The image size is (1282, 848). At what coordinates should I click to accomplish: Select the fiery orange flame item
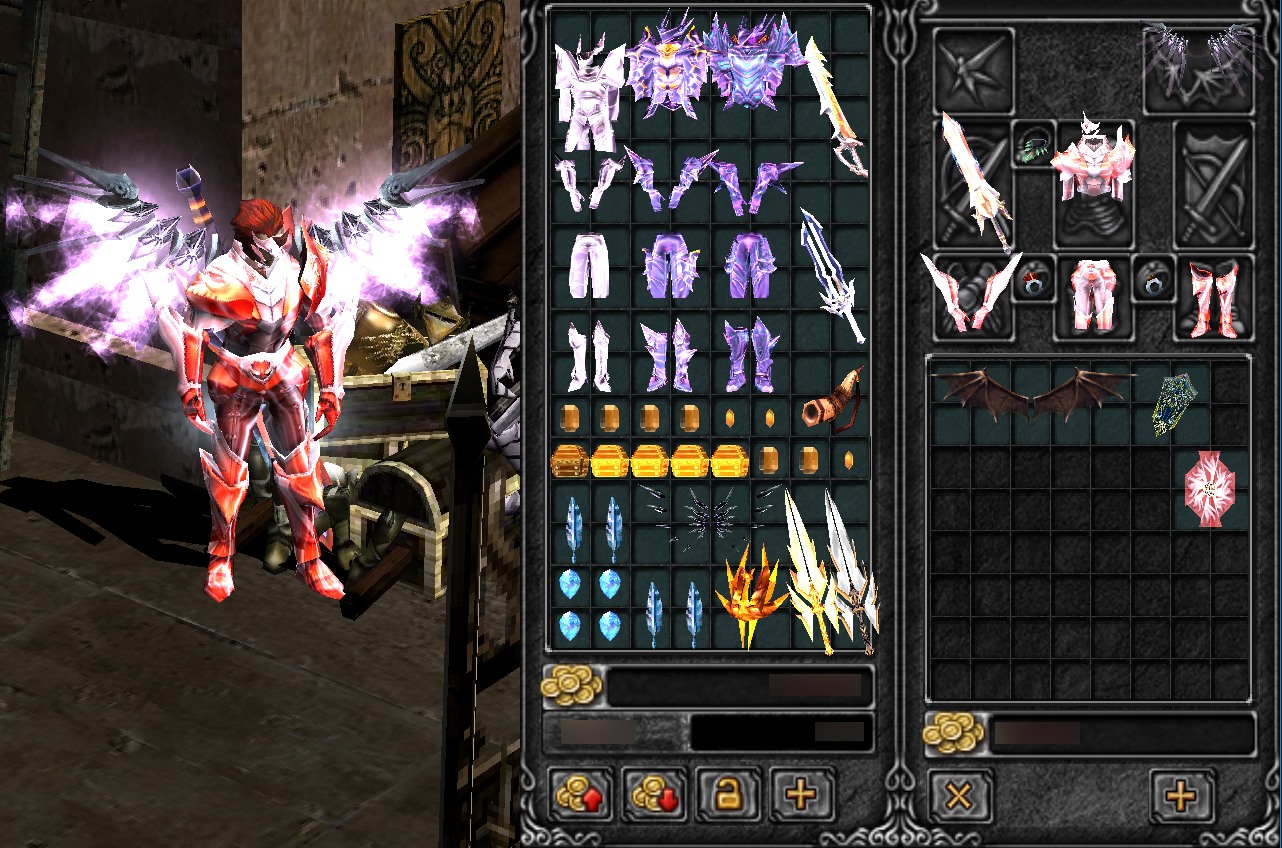pyautogui.click(x=752, y=597)
